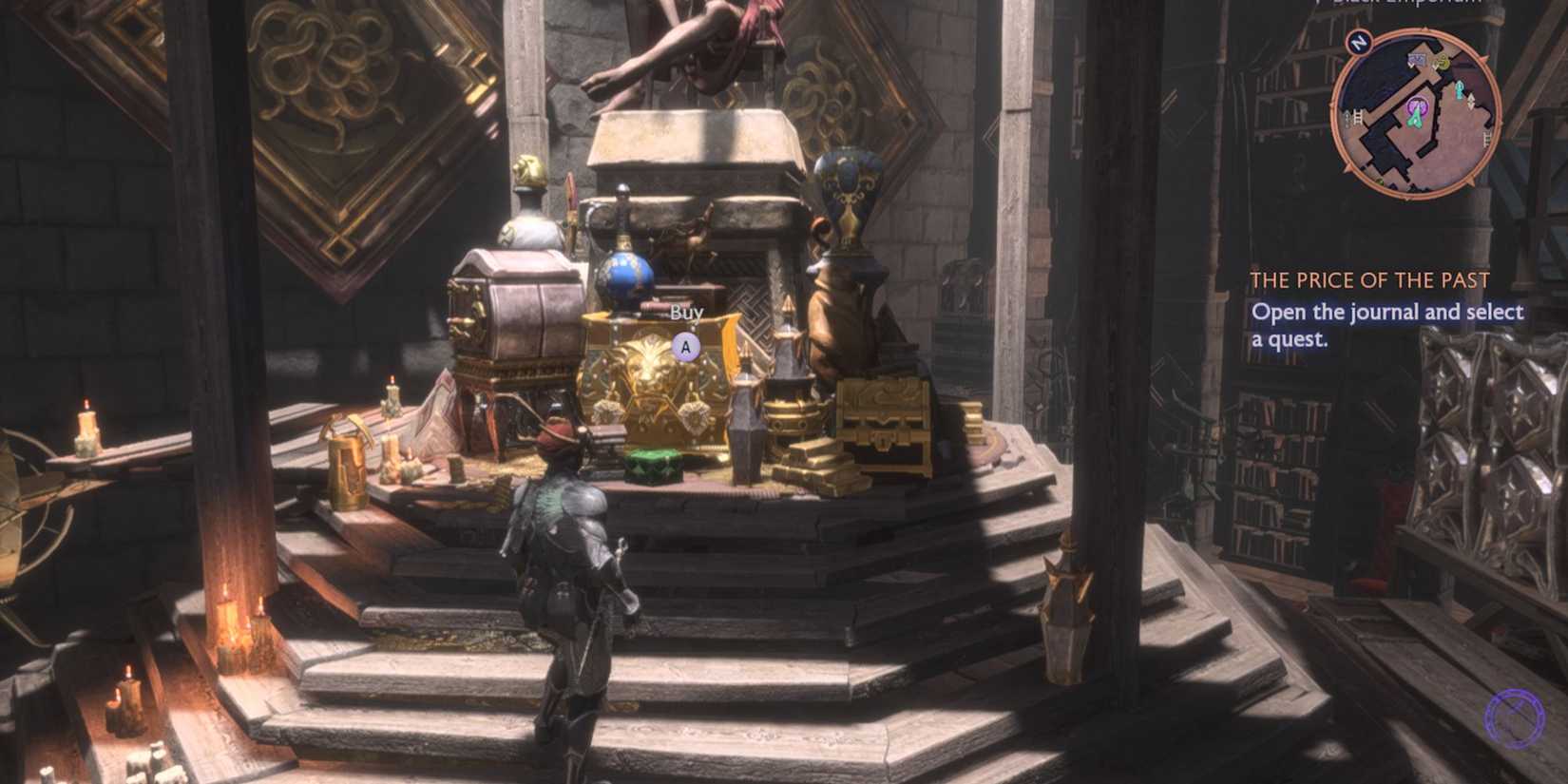
Task: Click the white exit arrow marker on the minimap
Action: coord(1471,102)
